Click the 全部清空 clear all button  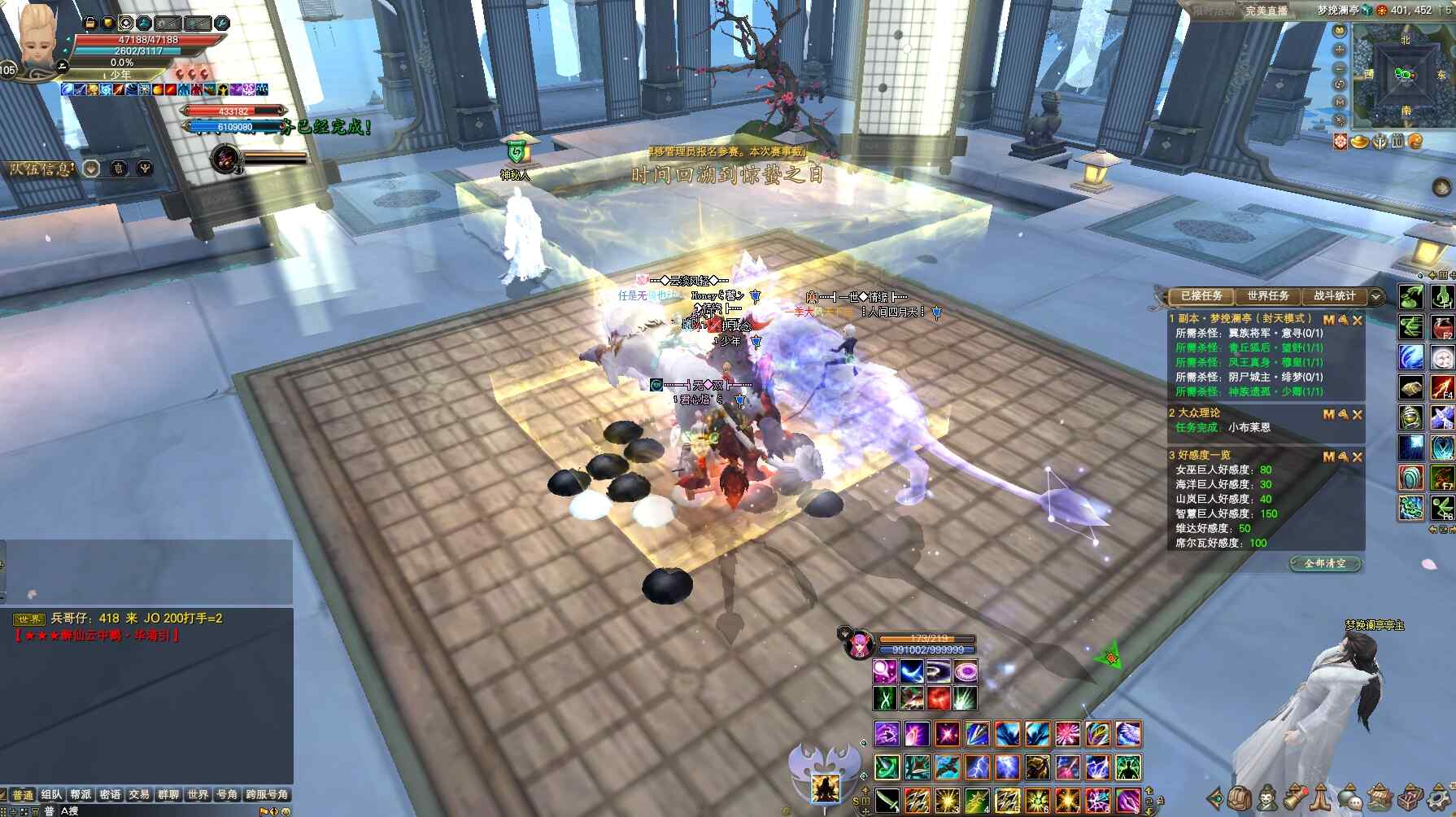click(1324, 563)
